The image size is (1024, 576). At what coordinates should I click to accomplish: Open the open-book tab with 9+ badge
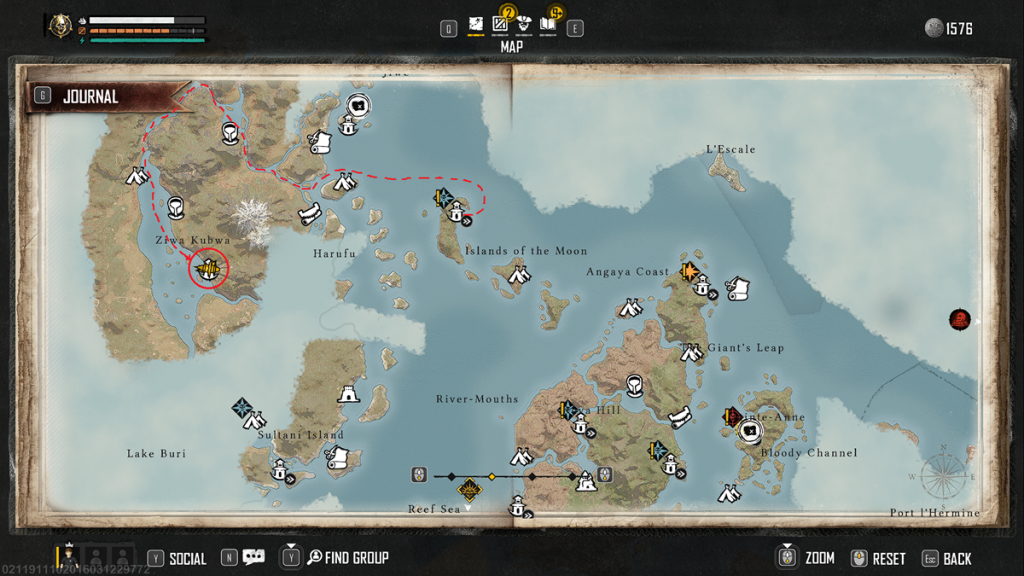548,23
